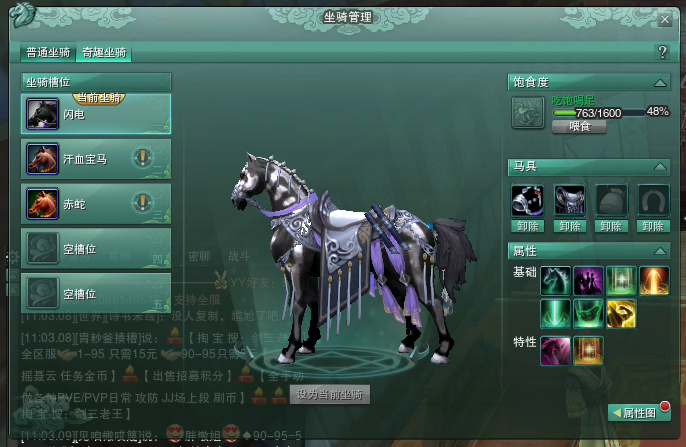Click 设为当前坐骑 button
Screen dimensions: 686x447
pyautogui.click(x=329, y=394)
